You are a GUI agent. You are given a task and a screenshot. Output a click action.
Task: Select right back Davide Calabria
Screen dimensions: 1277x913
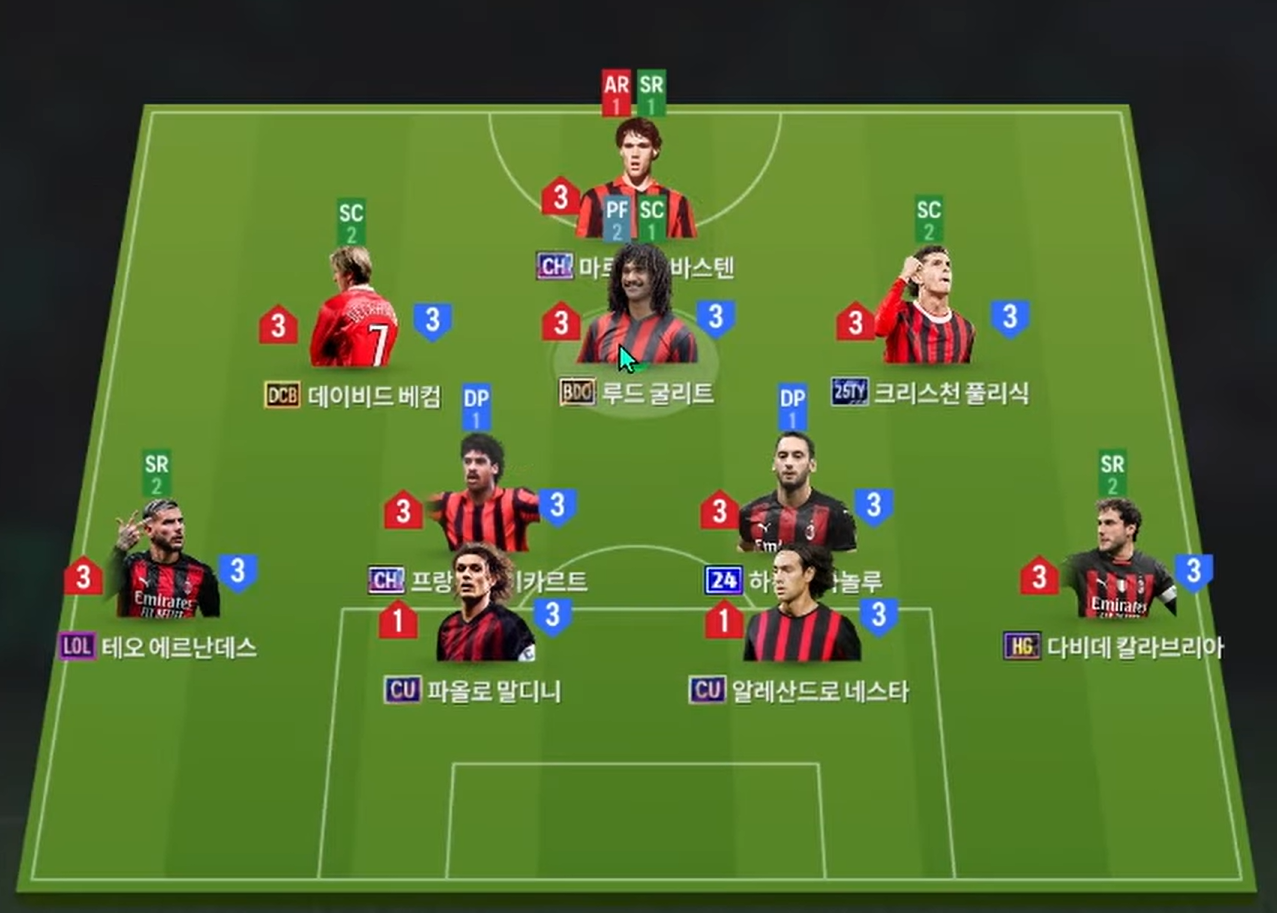click(x=1119, y=562)
